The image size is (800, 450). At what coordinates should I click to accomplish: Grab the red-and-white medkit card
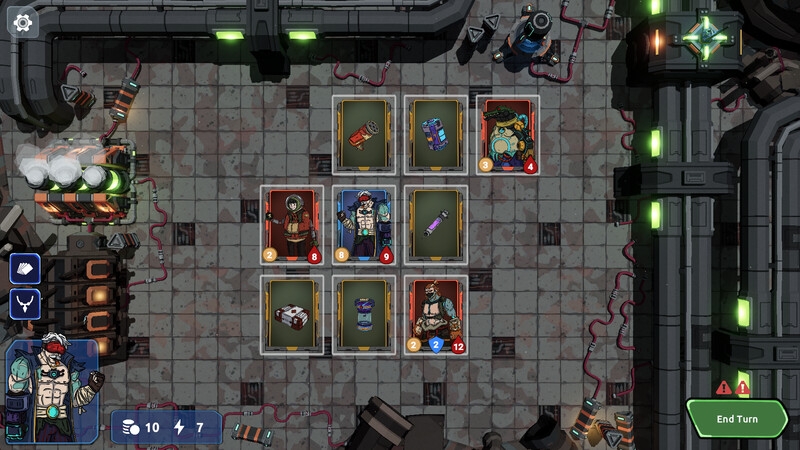click(x=292, y=315)
